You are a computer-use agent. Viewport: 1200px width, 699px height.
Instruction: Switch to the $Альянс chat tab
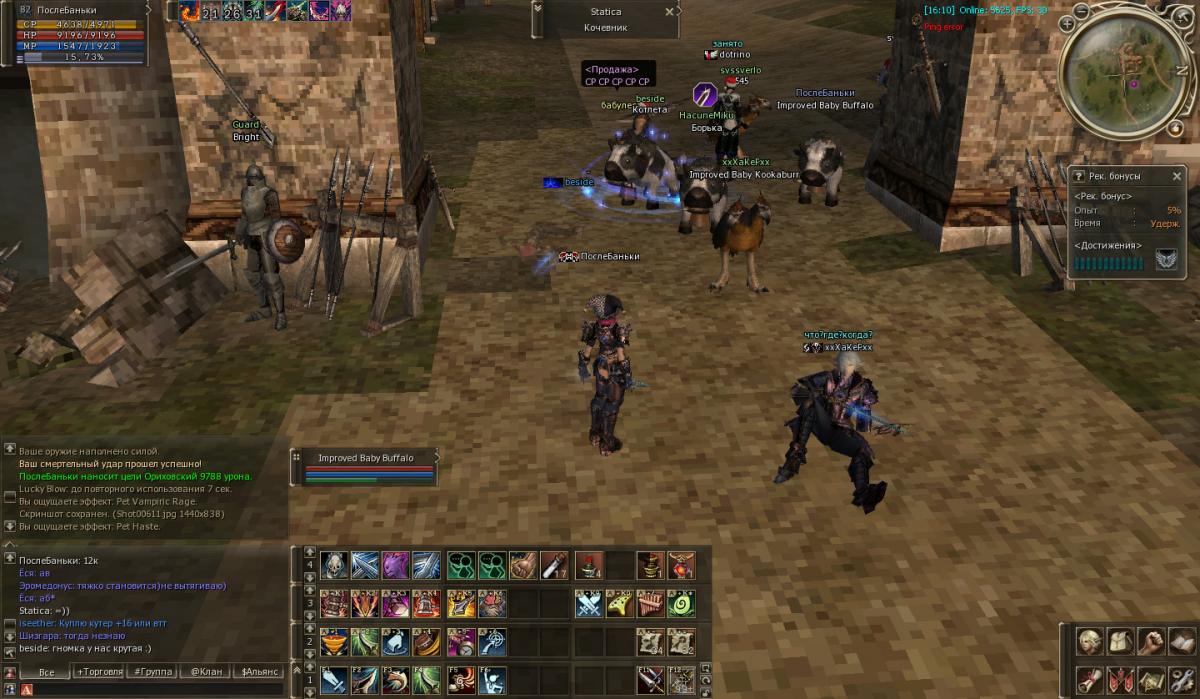click(258, 671)
